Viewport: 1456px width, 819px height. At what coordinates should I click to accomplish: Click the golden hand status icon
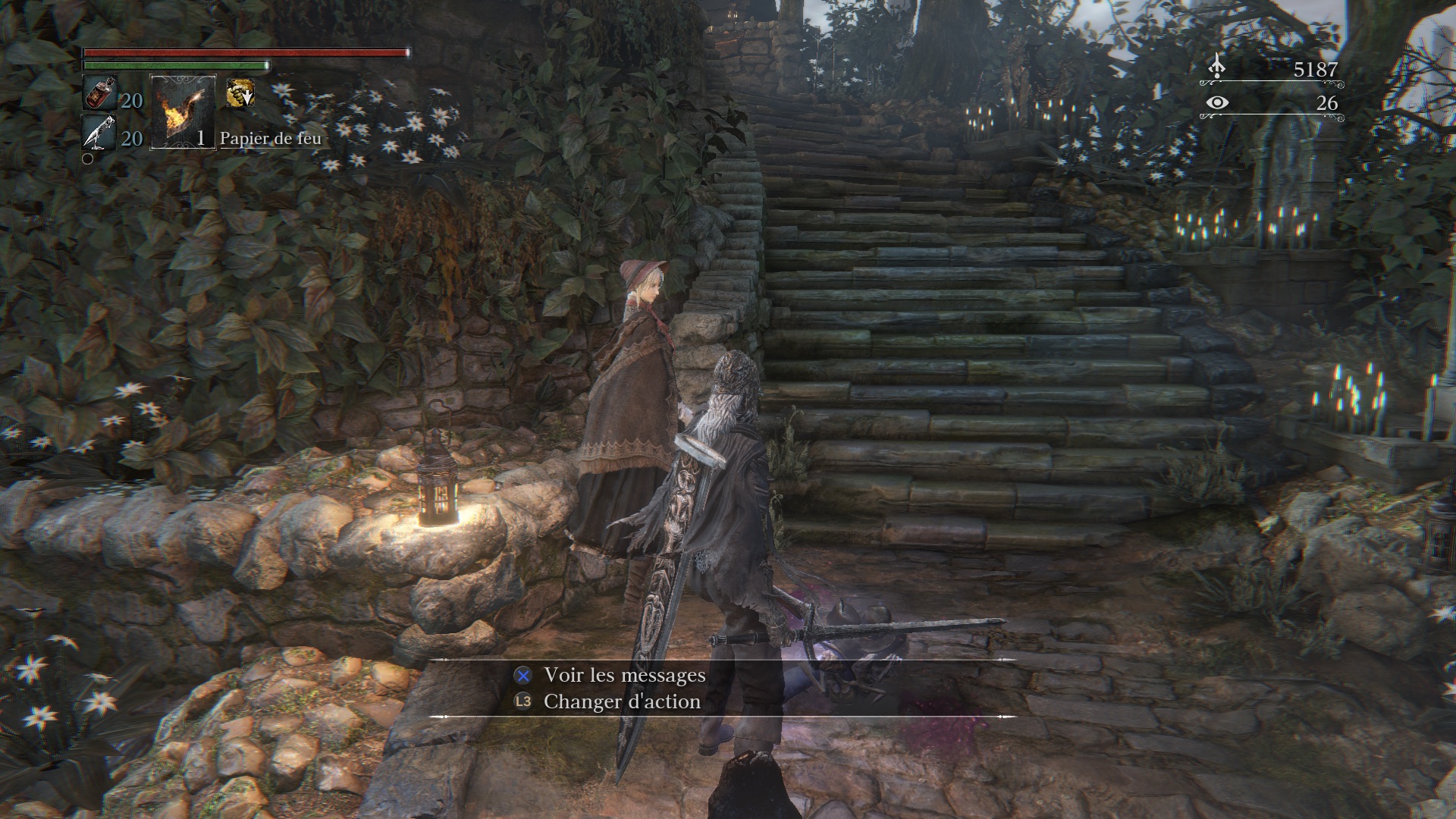[x=240, y=94]
